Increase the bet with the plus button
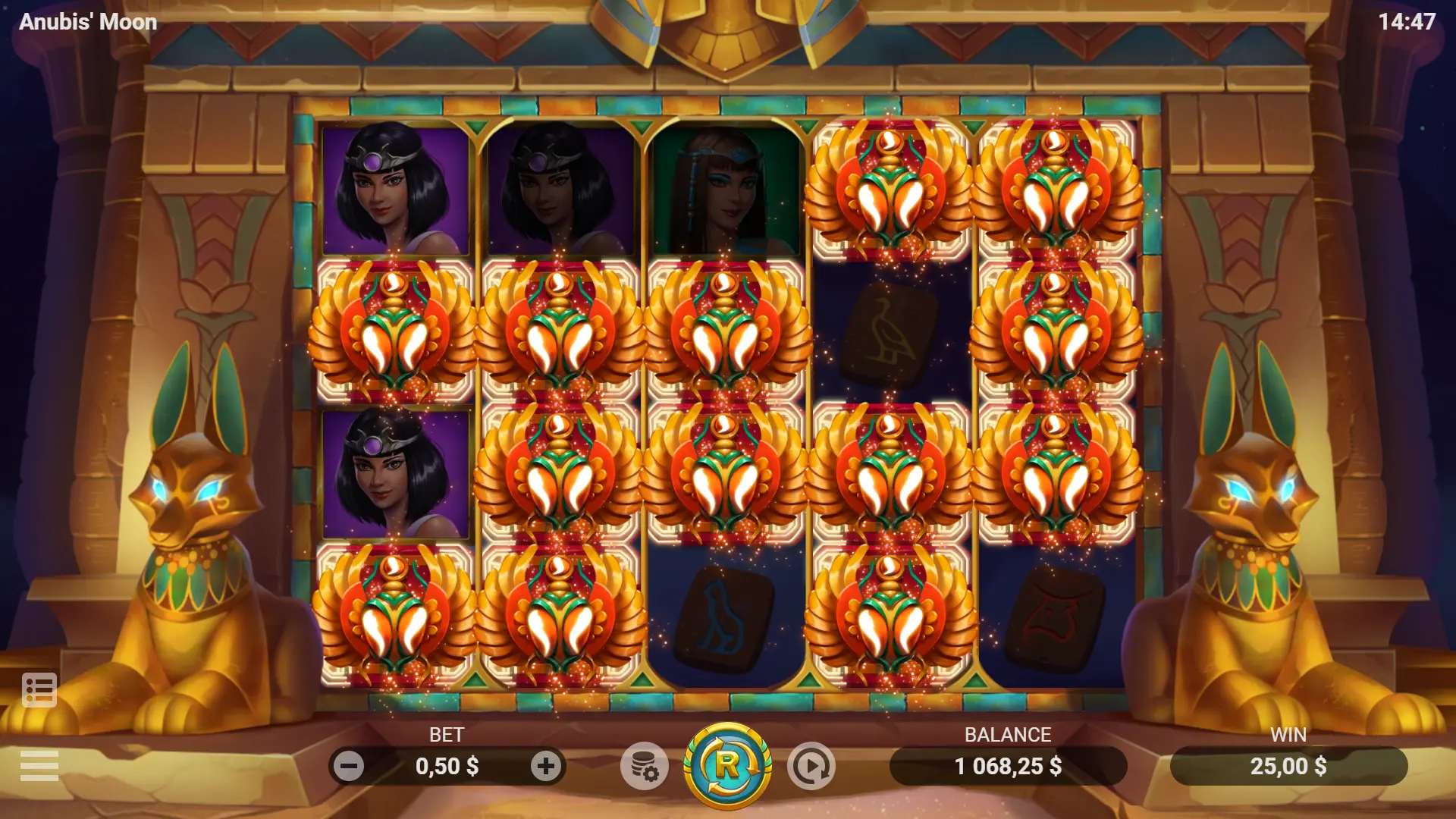 546,766
